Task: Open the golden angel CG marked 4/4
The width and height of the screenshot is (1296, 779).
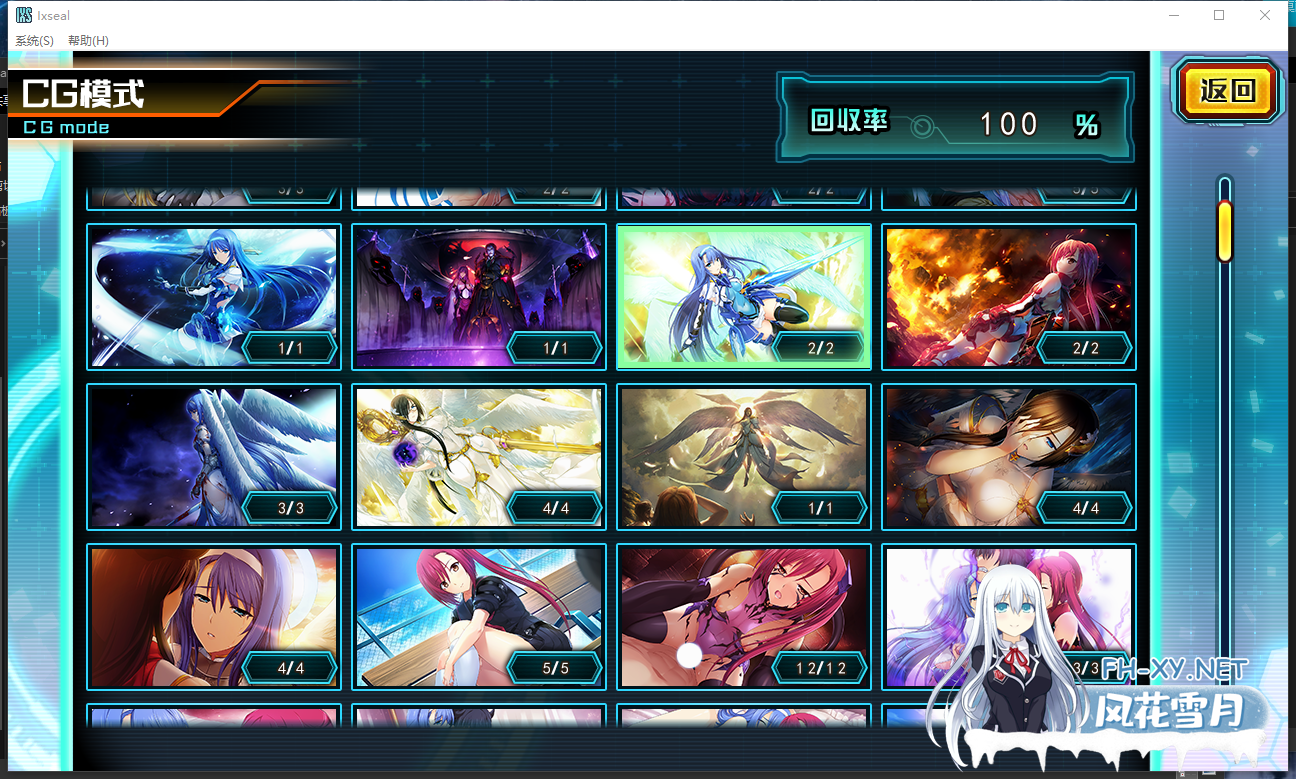Action: [478, 457]
